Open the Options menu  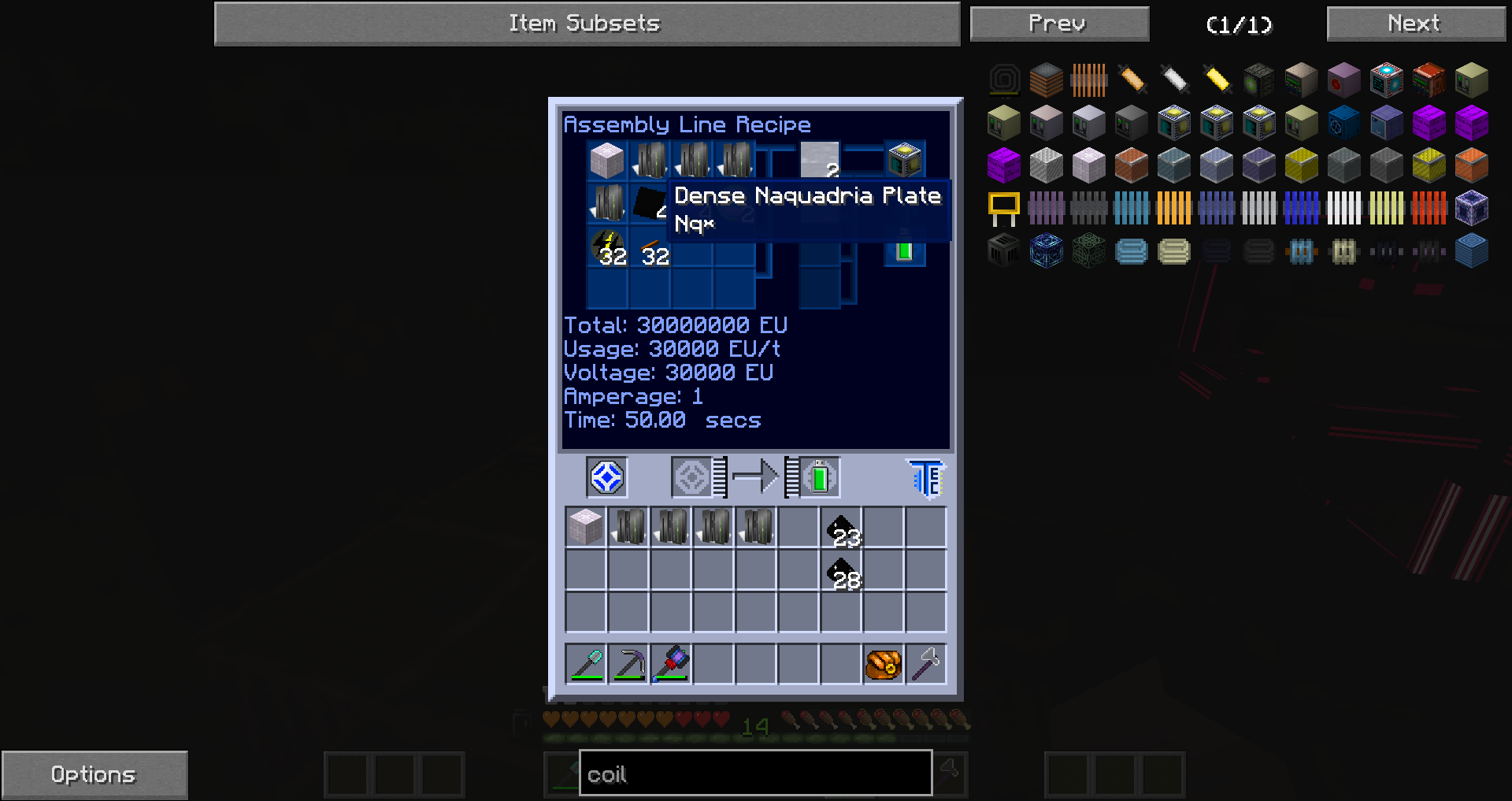[94, 773]
